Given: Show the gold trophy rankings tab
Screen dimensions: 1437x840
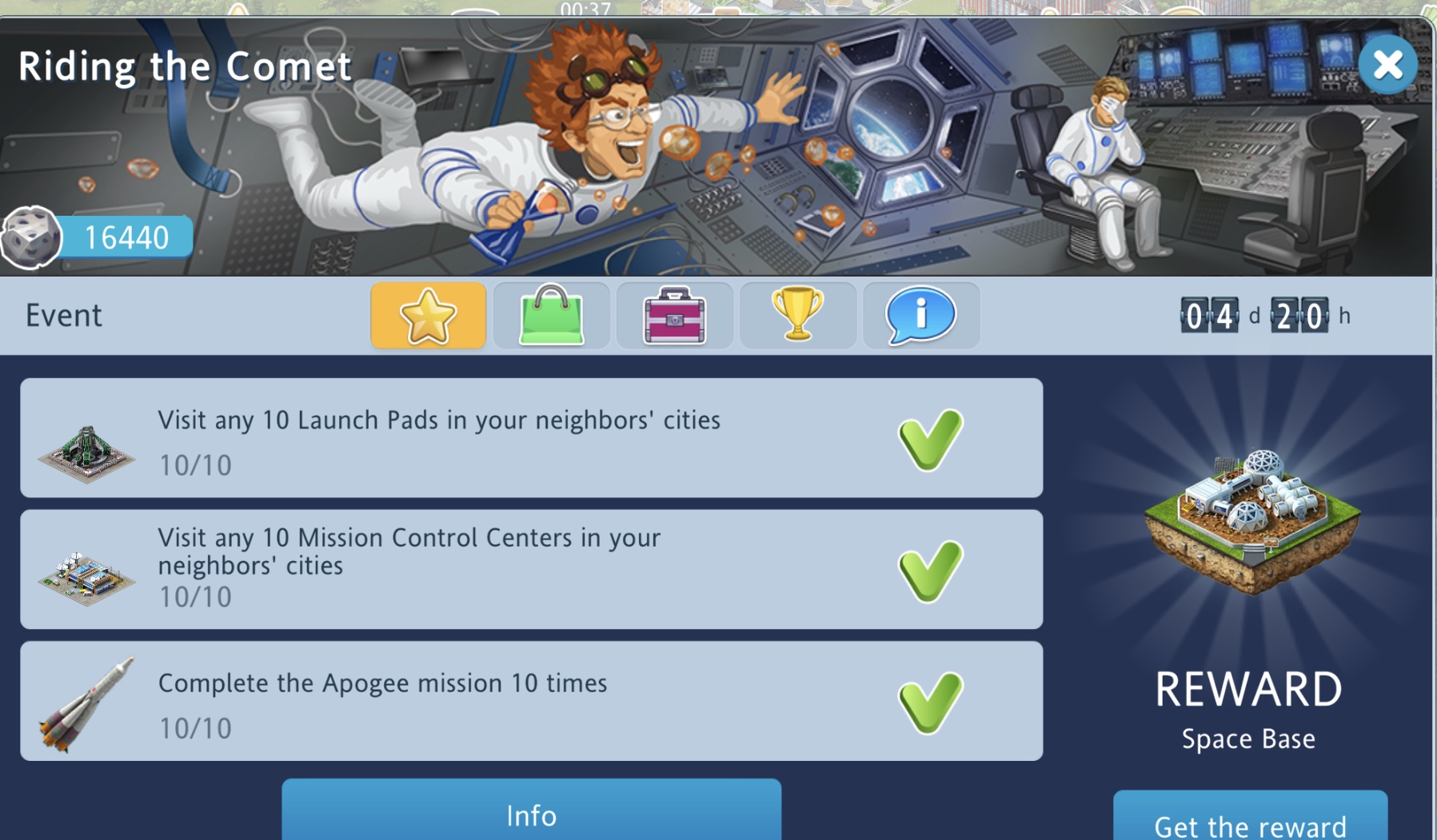Looking at the screenshot, I should 797,315.
